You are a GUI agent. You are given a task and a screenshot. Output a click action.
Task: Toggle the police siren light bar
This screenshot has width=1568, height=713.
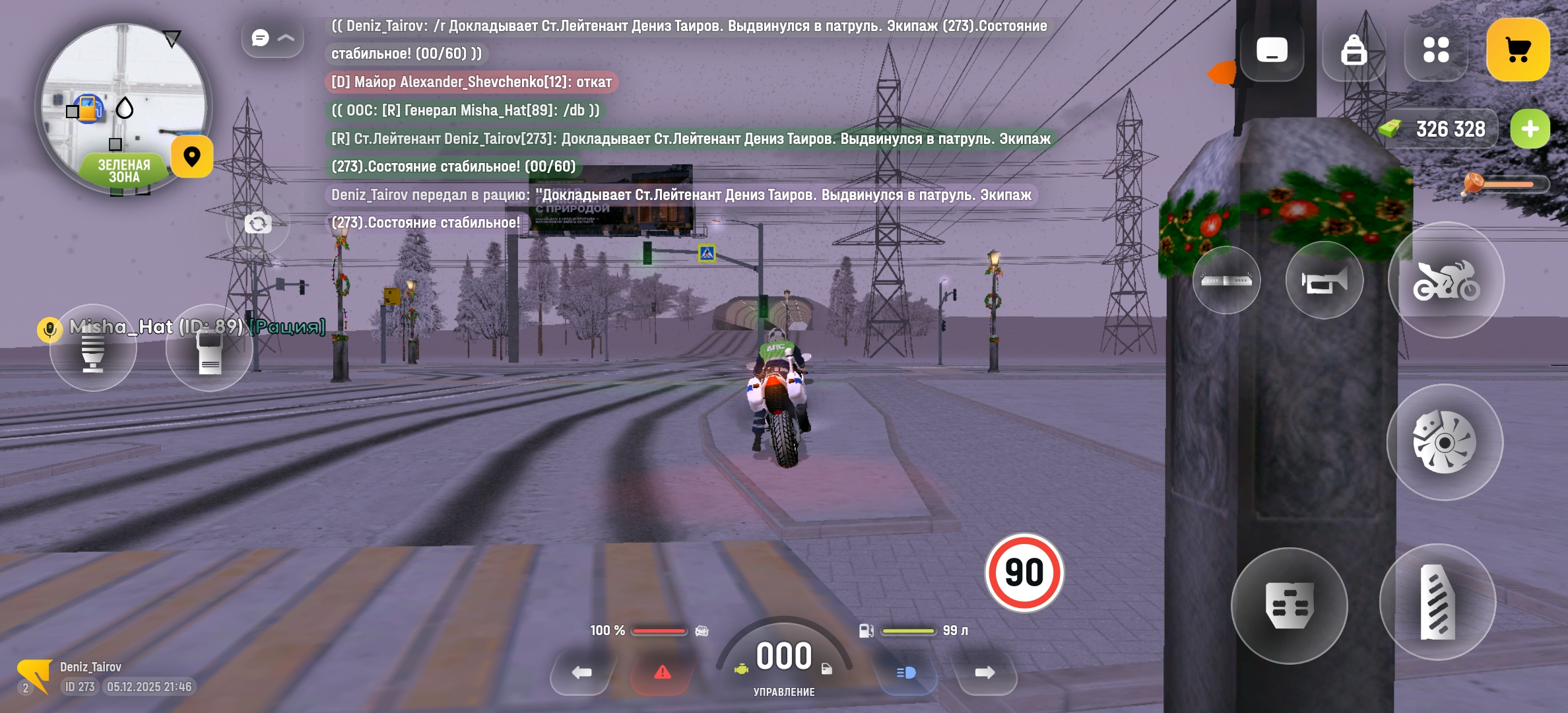1226,281
